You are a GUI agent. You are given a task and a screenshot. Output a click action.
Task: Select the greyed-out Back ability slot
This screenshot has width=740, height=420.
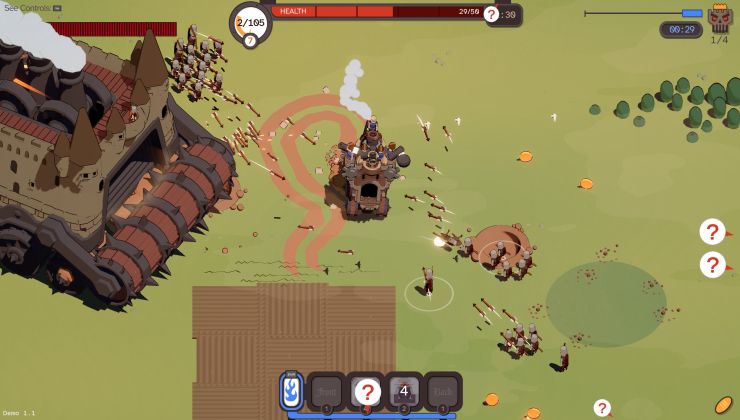click(442, 391)
